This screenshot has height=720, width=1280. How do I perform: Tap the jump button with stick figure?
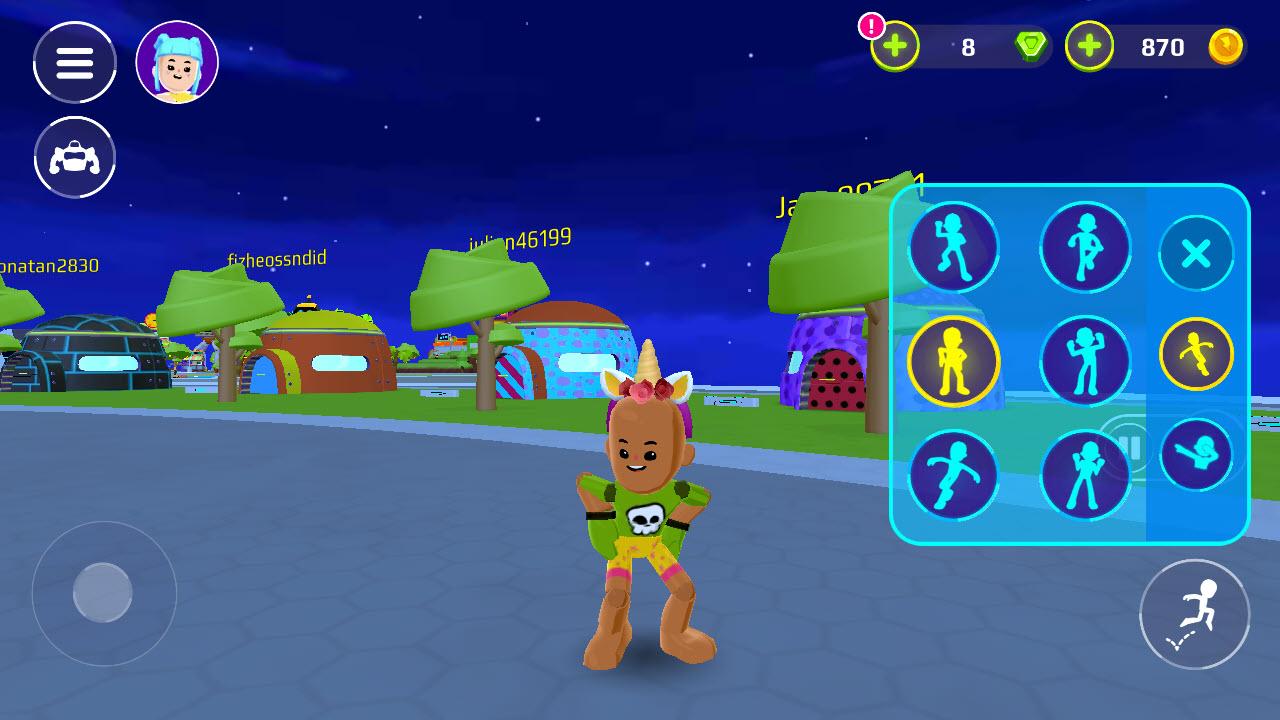point(1194,614)
